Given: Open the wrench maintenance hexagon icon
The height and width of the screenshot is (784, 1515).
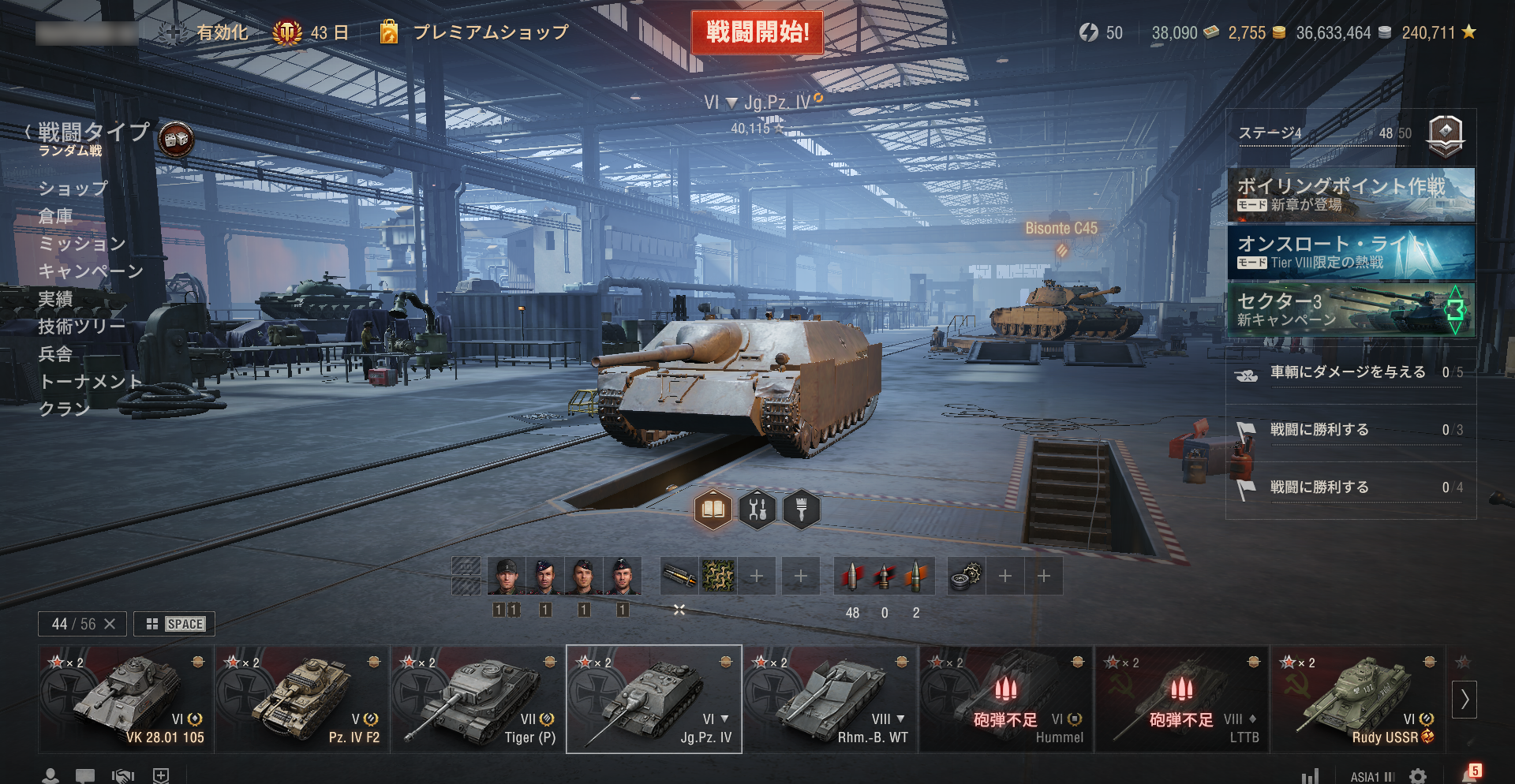Looking at the screenshot, I should [x=757, y=510].
